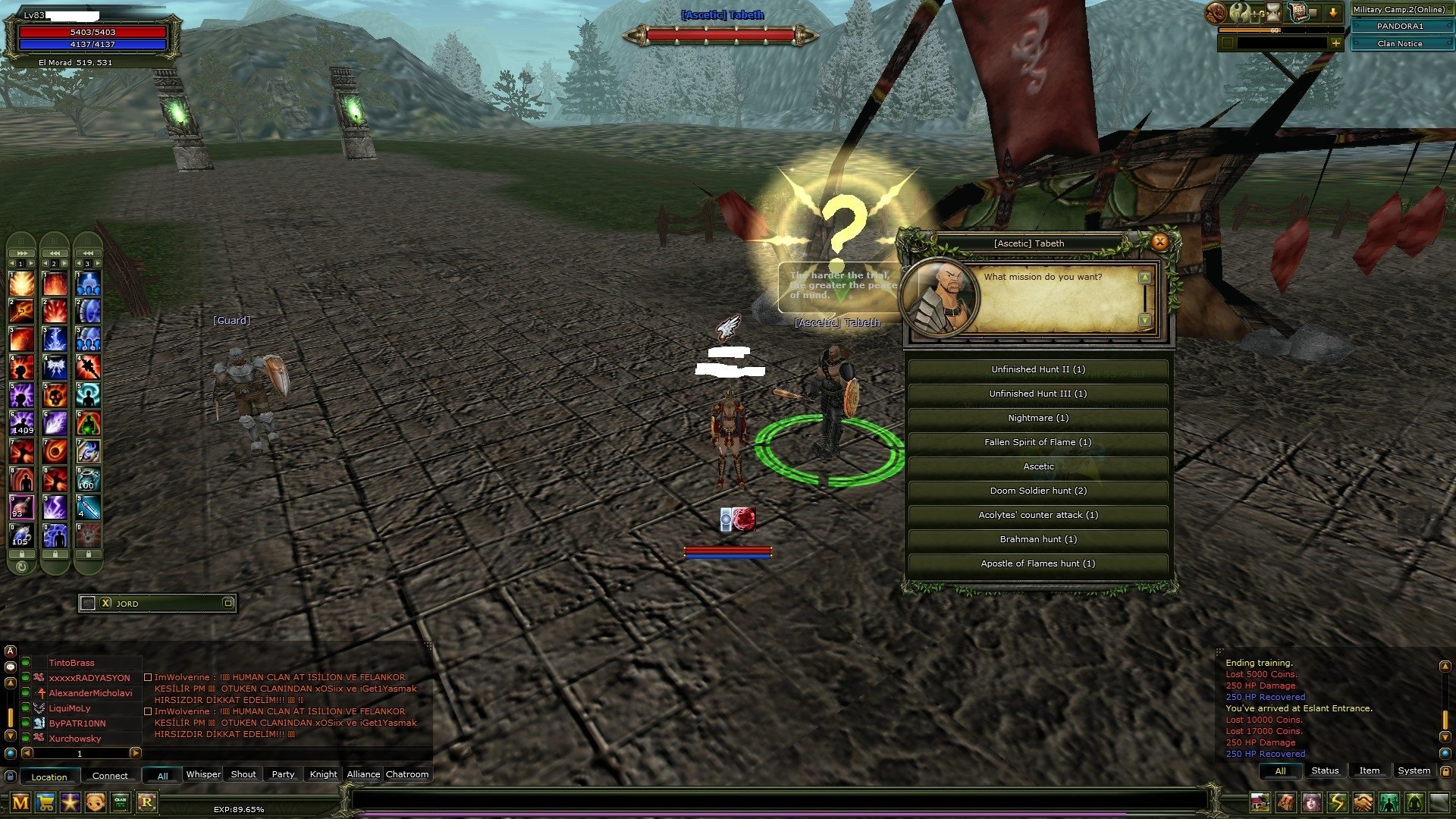The width and height of the screenshot is (1456, 819).
Task: Select TintoBrass in the player list
Action: tap(72, 663)
